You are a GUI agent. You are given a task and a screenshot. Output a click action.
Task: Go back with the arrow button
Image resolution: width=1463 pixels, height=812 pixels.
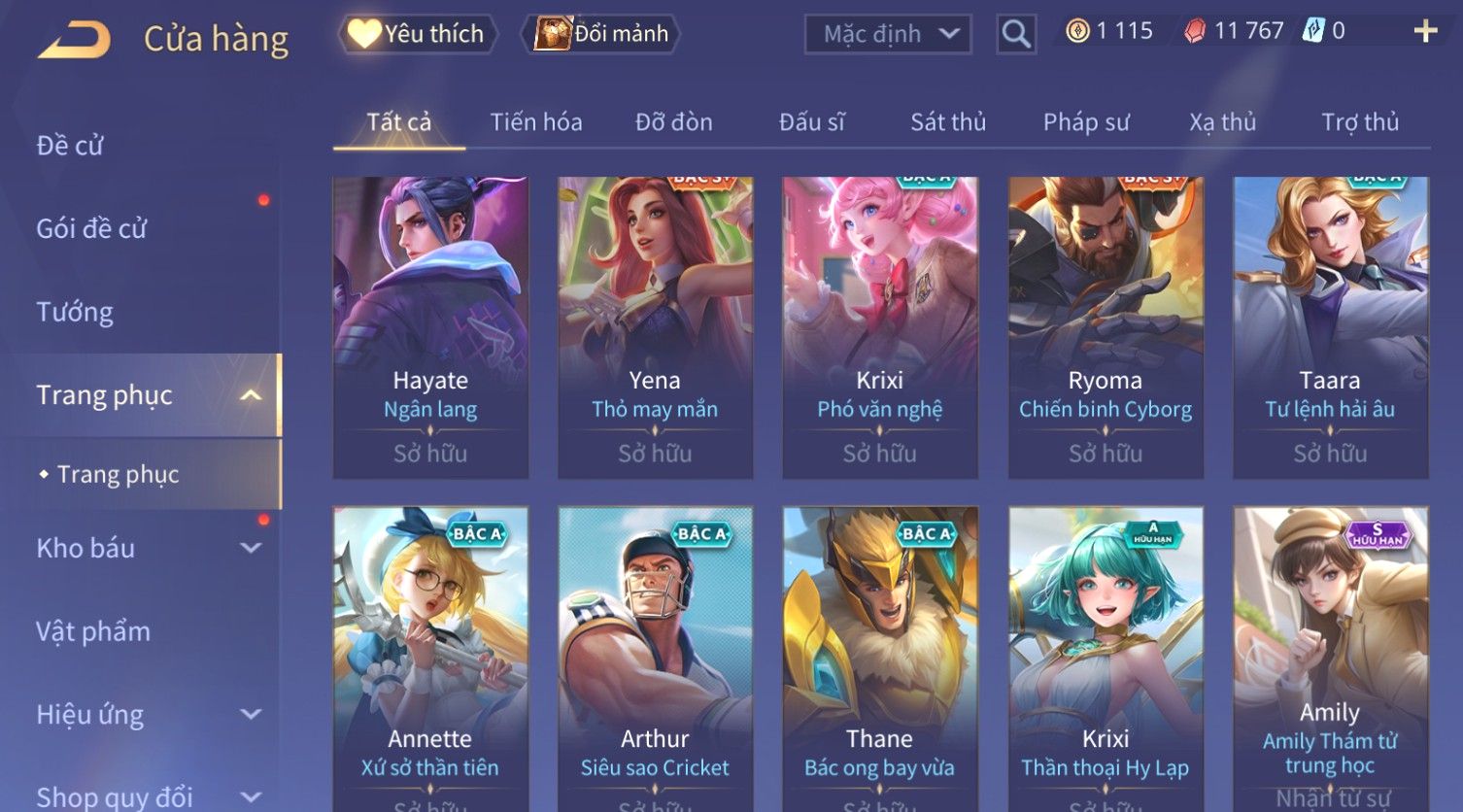tap(74, 40)
